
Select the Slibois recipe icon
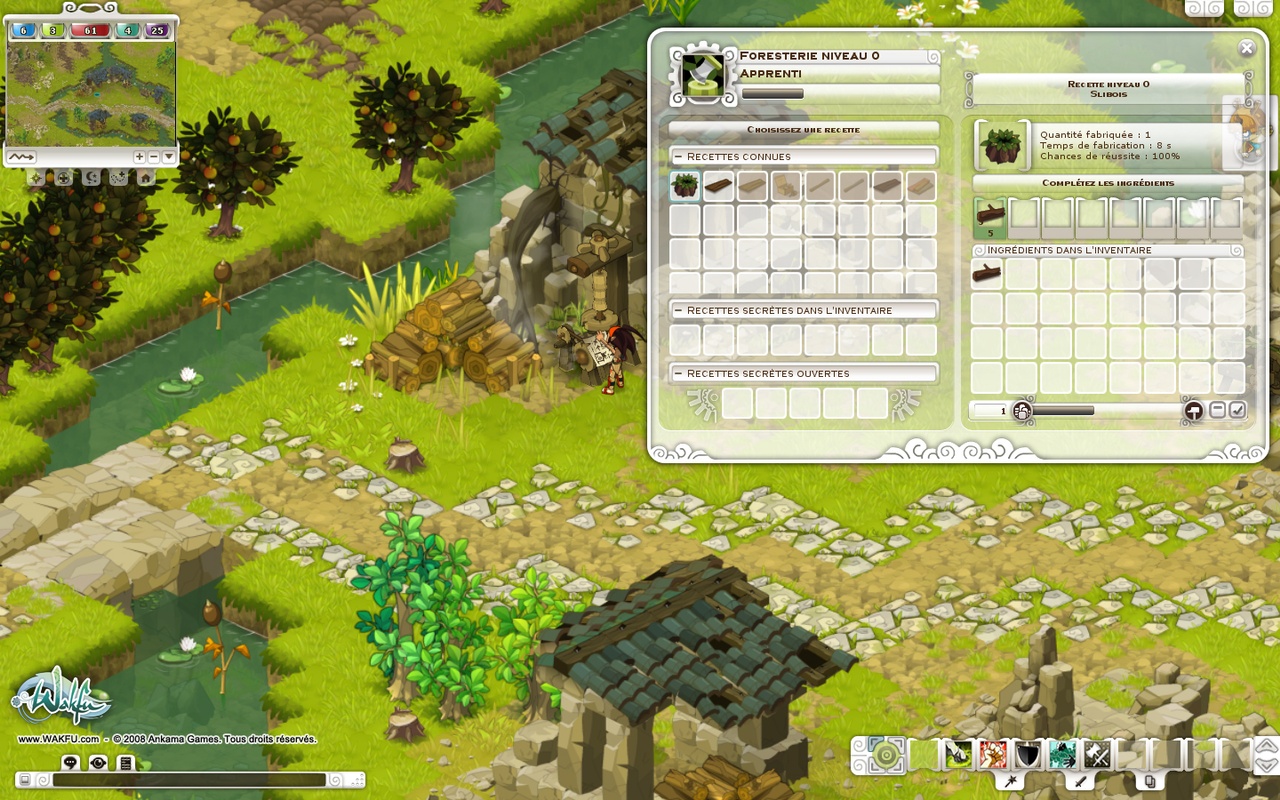(x=684, y=186)
